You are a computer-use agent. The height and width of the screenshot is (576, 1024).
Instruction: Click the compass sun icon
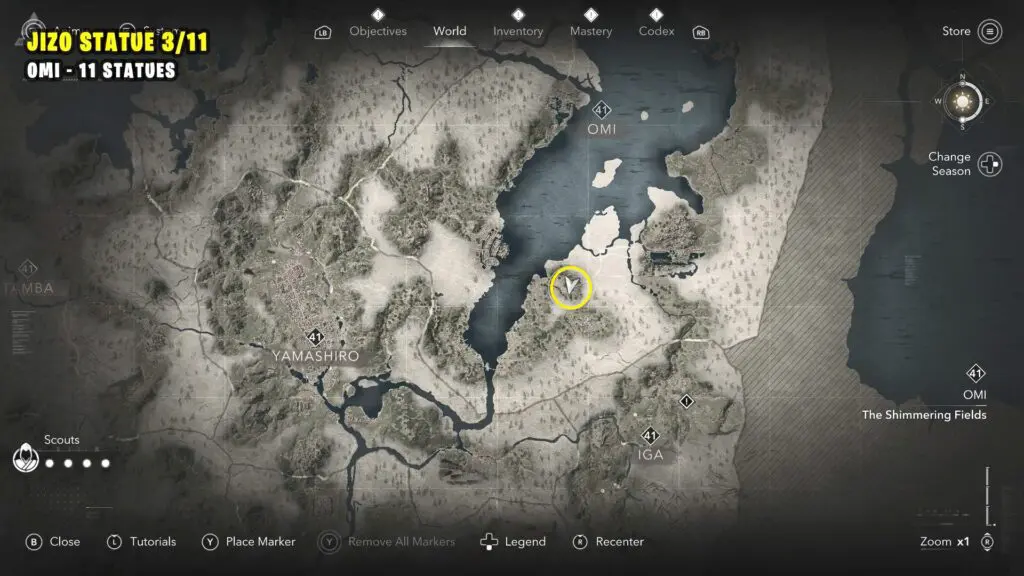pyautogui.click(x=963, y=101)
